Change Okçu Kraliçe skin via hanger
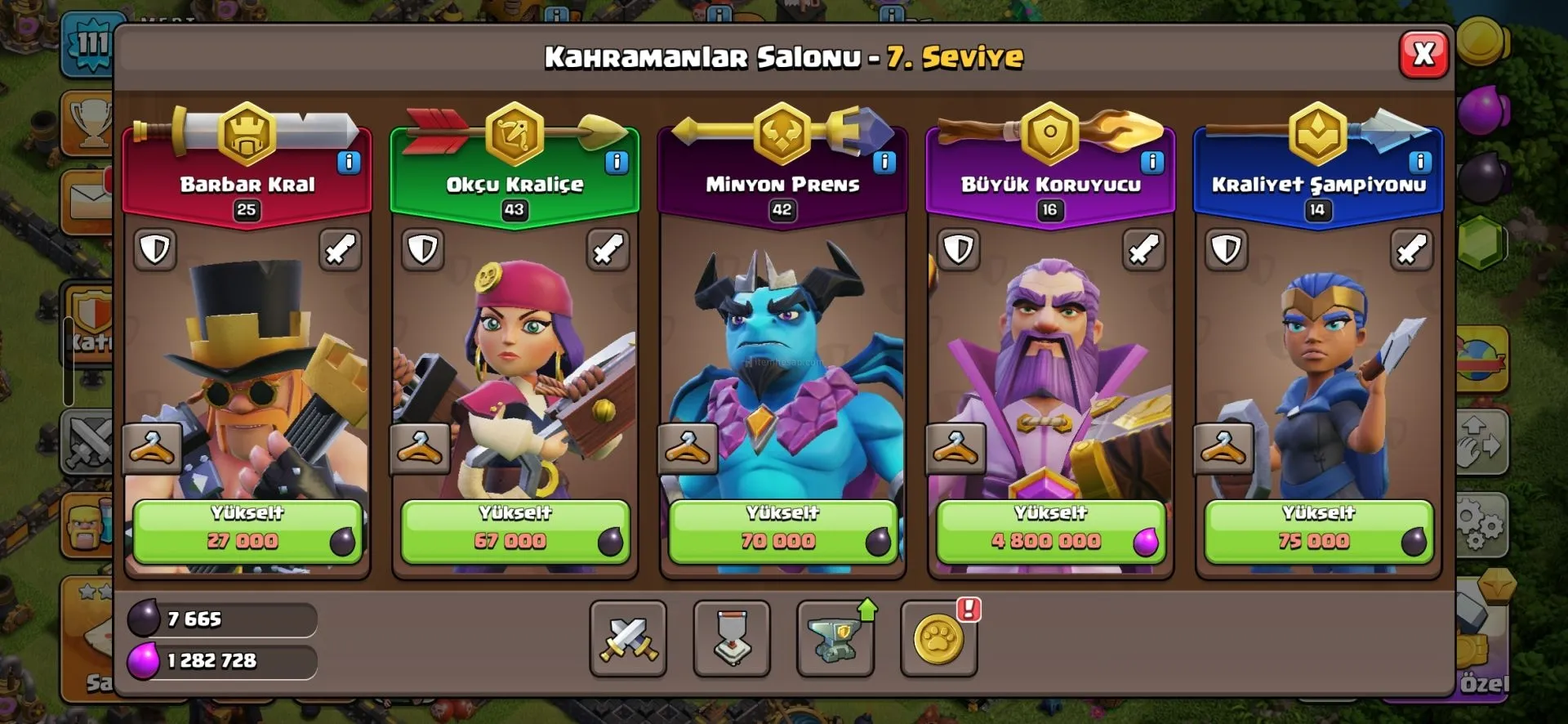This screenshot has height=724, width=1568. tap(420, 448)
